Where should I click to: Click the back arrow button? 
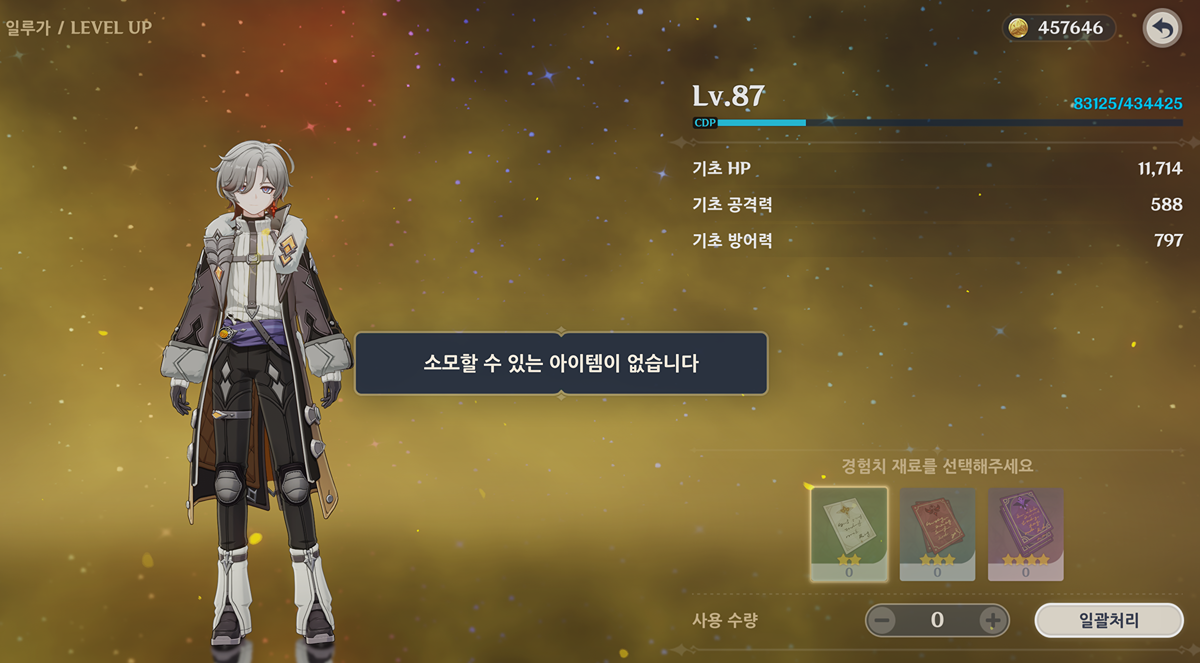click(x=1162, y=29)
